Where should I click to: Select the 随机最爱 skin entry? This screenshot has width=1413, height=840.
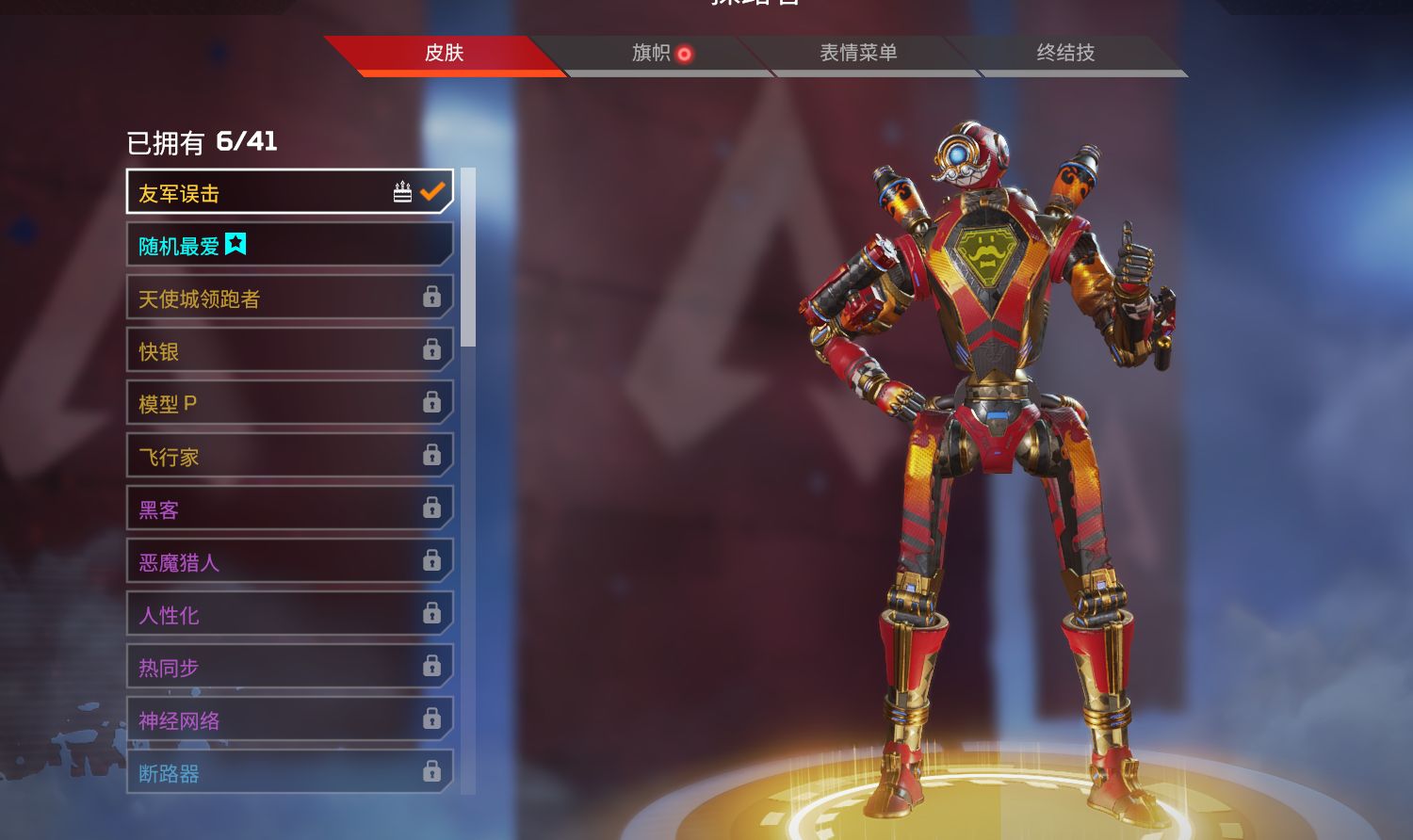[x=283, y=244]
